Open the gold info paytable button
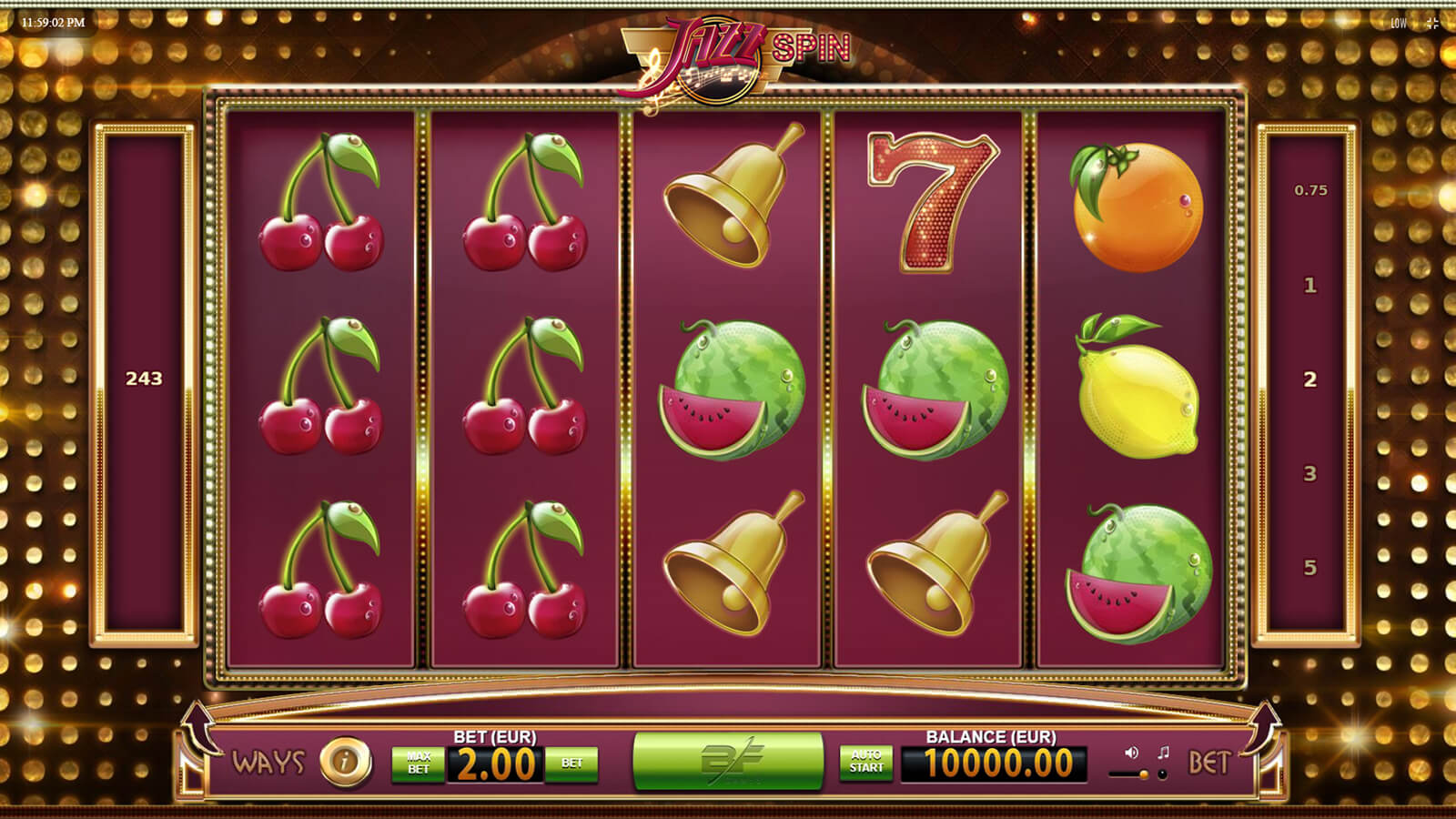This screenshot has width=1456, height=819. click(x=345, y=762)
